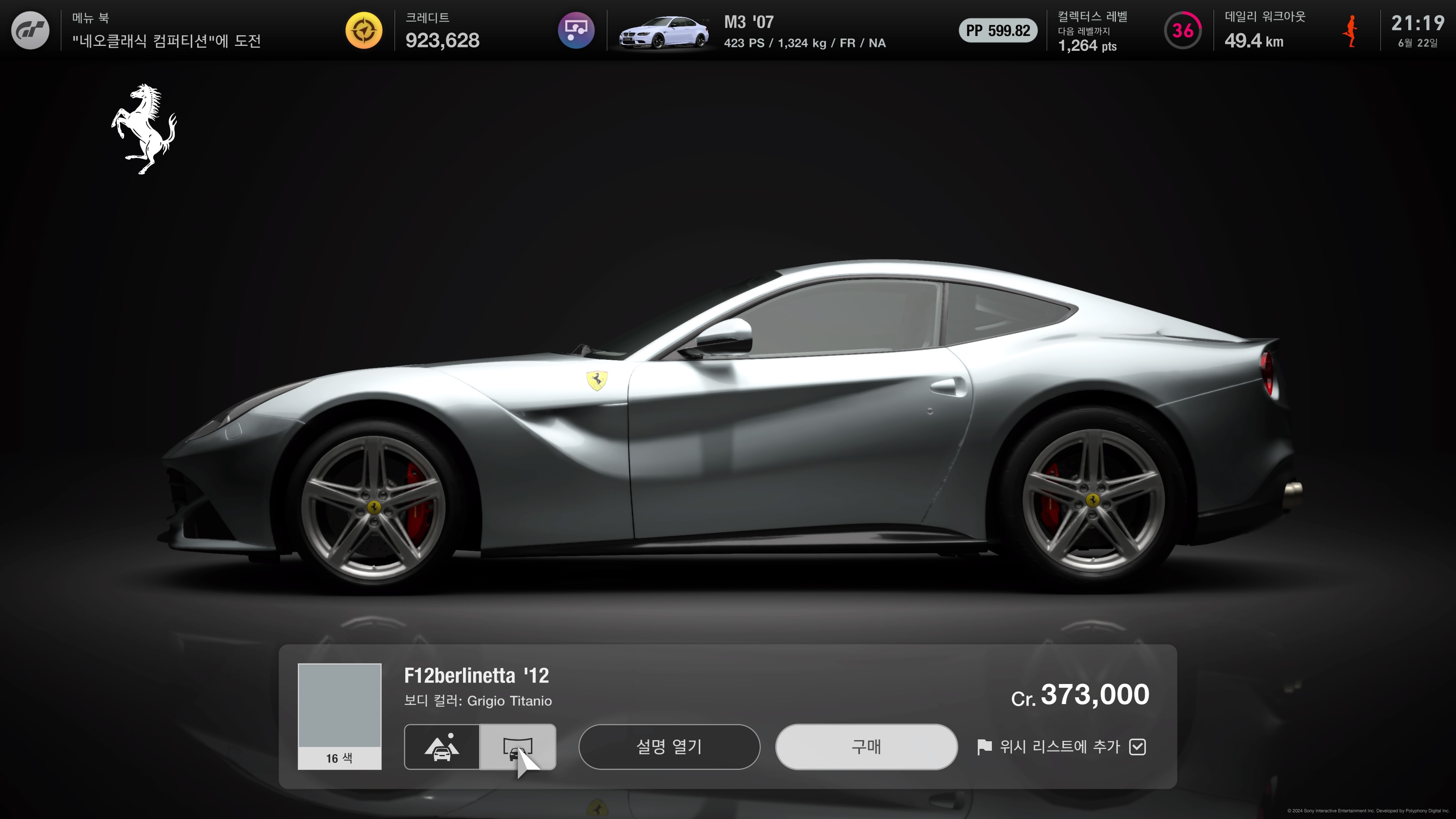The image size is (1456, 819).
Task: Check the wishlist checkbox
Action: [1139, 747]
